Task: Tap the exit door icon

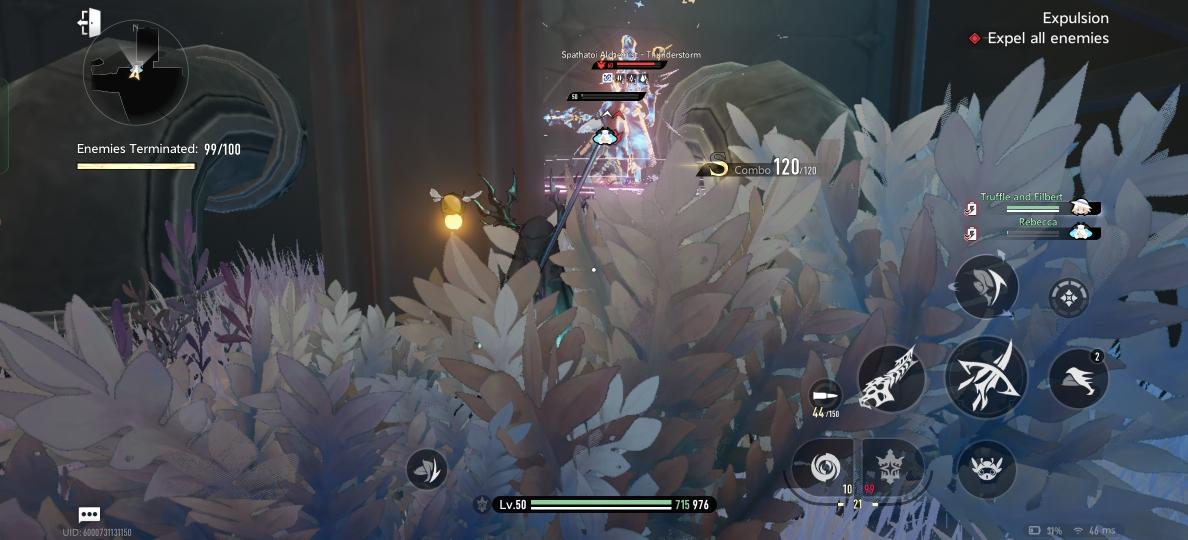Action: tap(89, 22)
